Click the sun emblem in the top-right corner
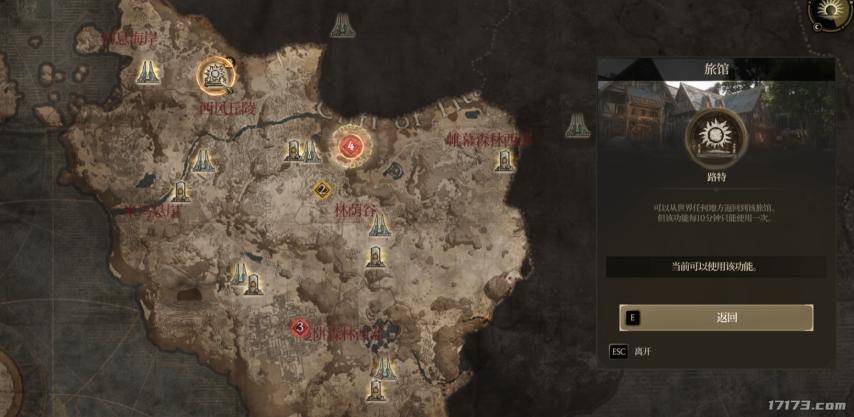Screen dimensions: 854x417 tap(828, 12)
